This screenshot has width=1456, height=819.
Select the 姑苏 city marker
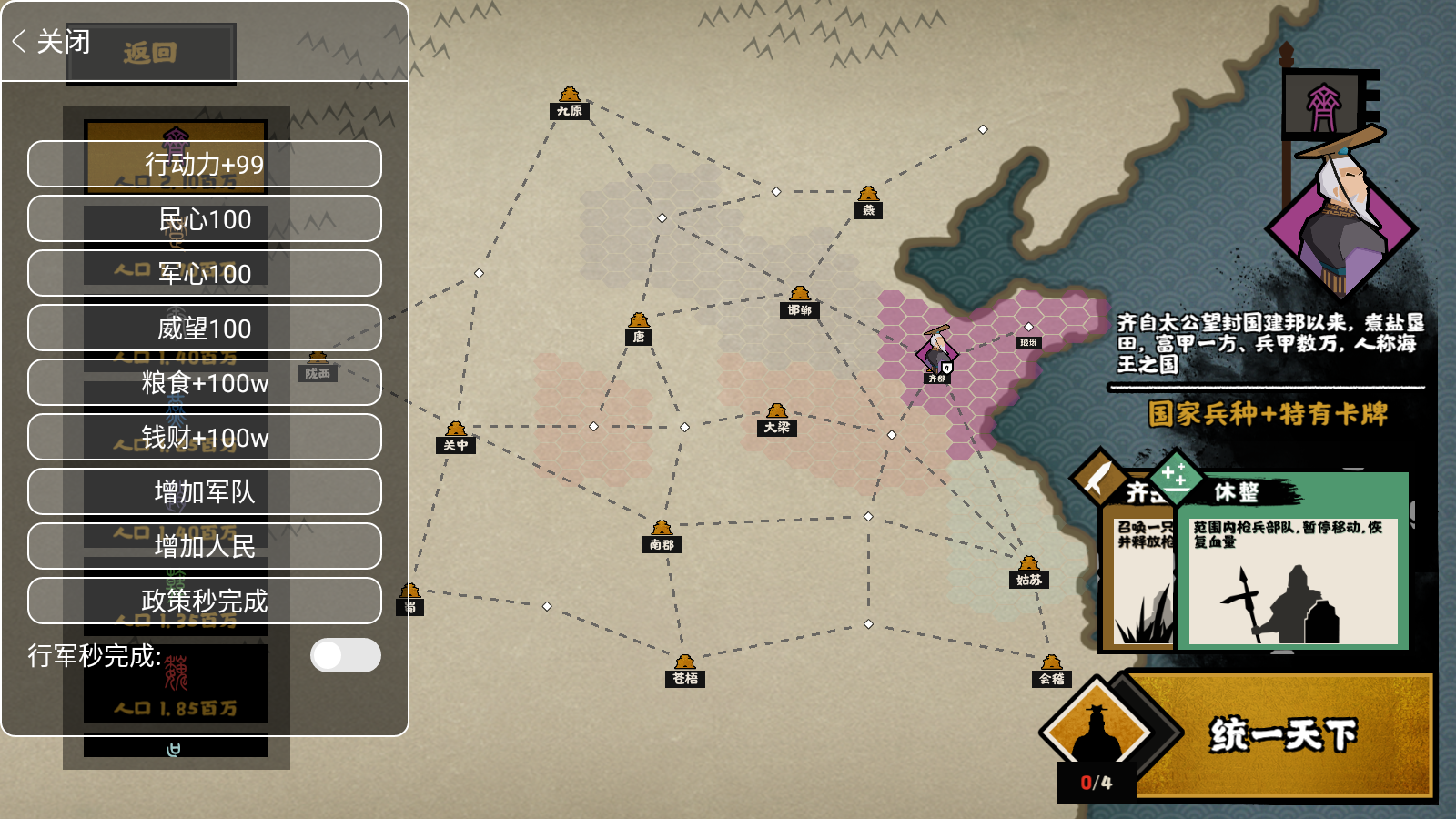(1028, 571)
